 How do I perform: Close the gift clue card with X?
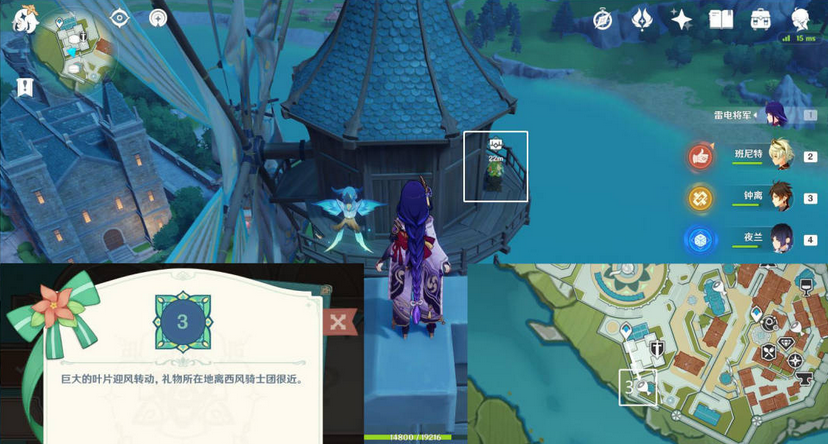tap(338, 321)
